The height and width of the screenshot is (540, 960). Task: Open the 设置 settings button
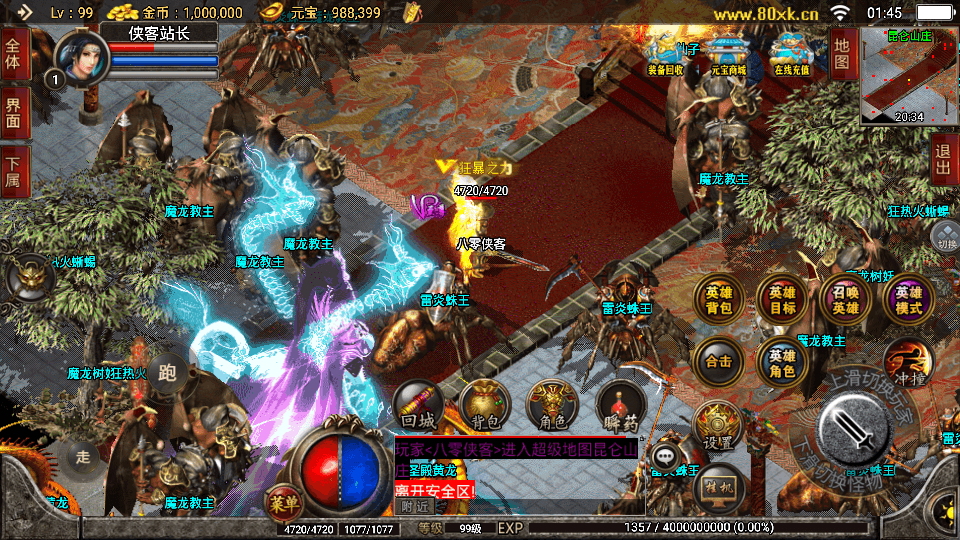[716, 427]
